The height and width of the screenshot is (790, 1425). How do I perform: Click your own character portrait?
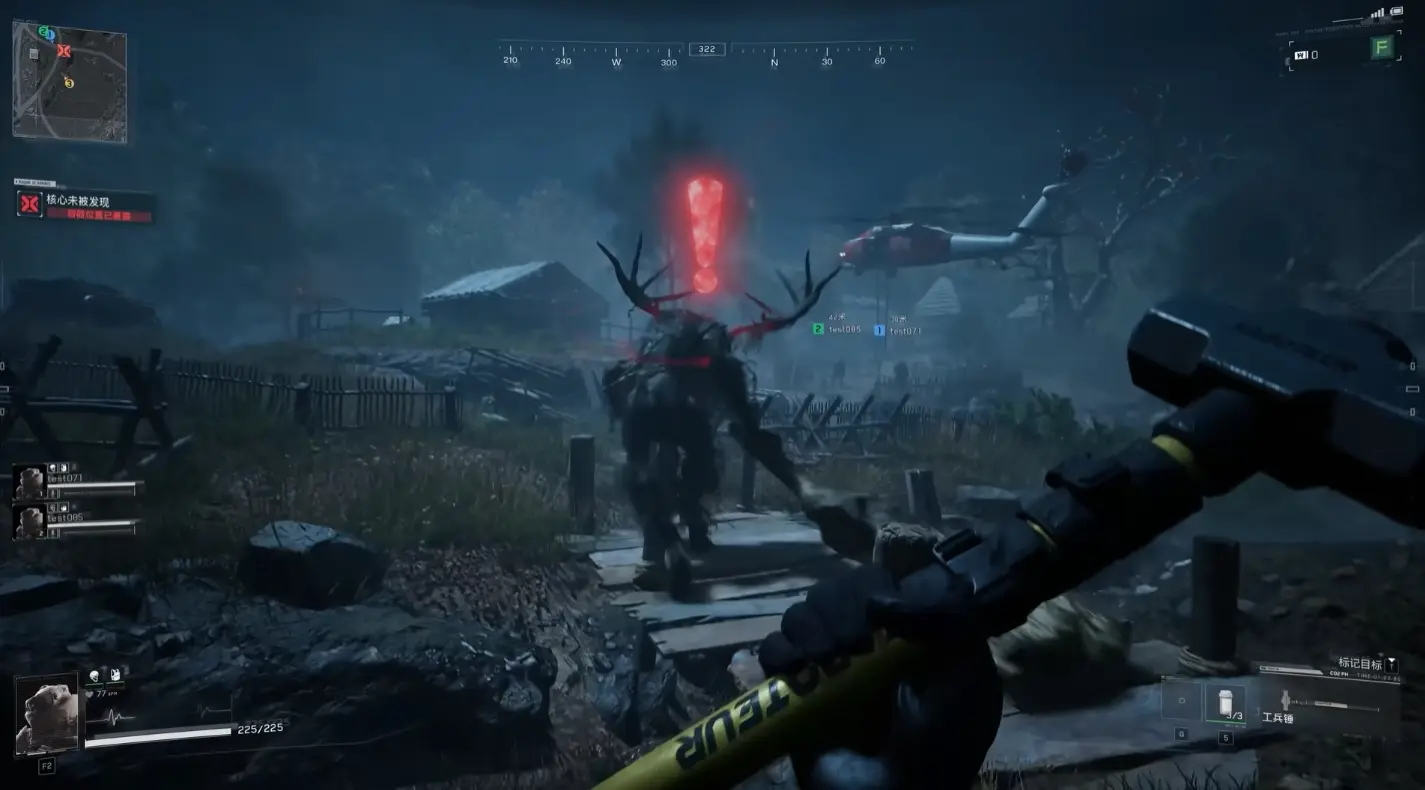coord(47,715)
